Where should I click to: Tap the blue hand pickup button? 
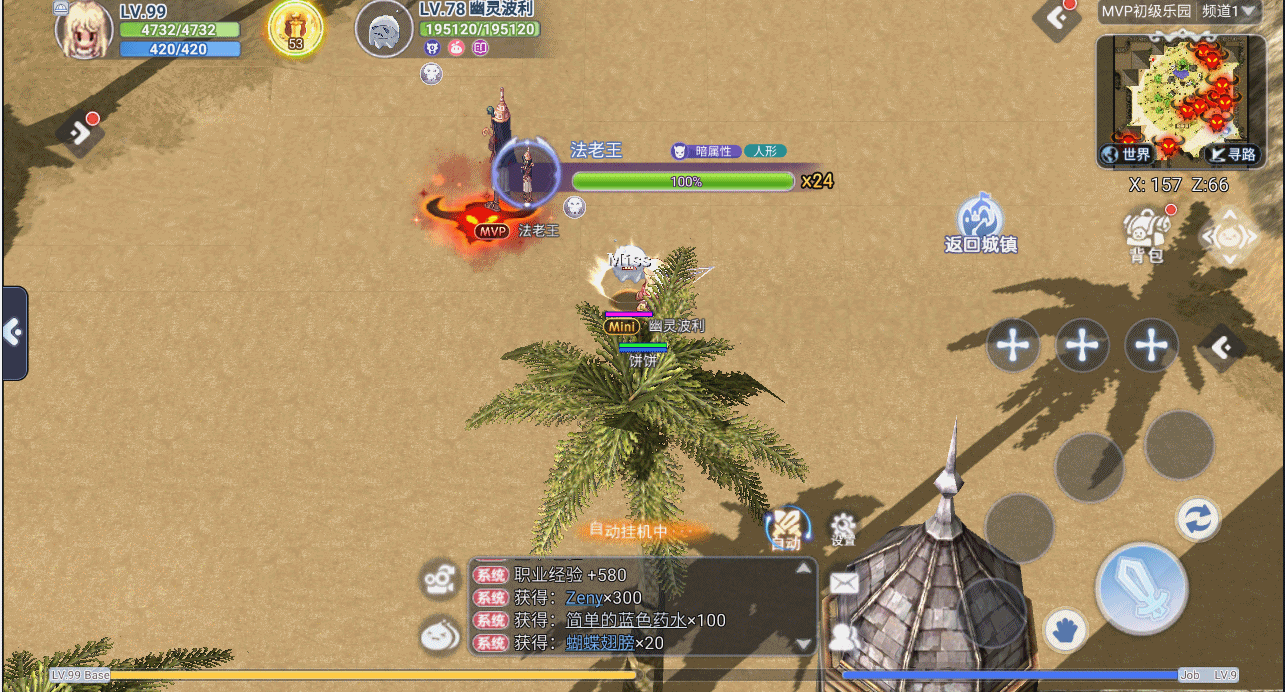tap(1066, 631)
